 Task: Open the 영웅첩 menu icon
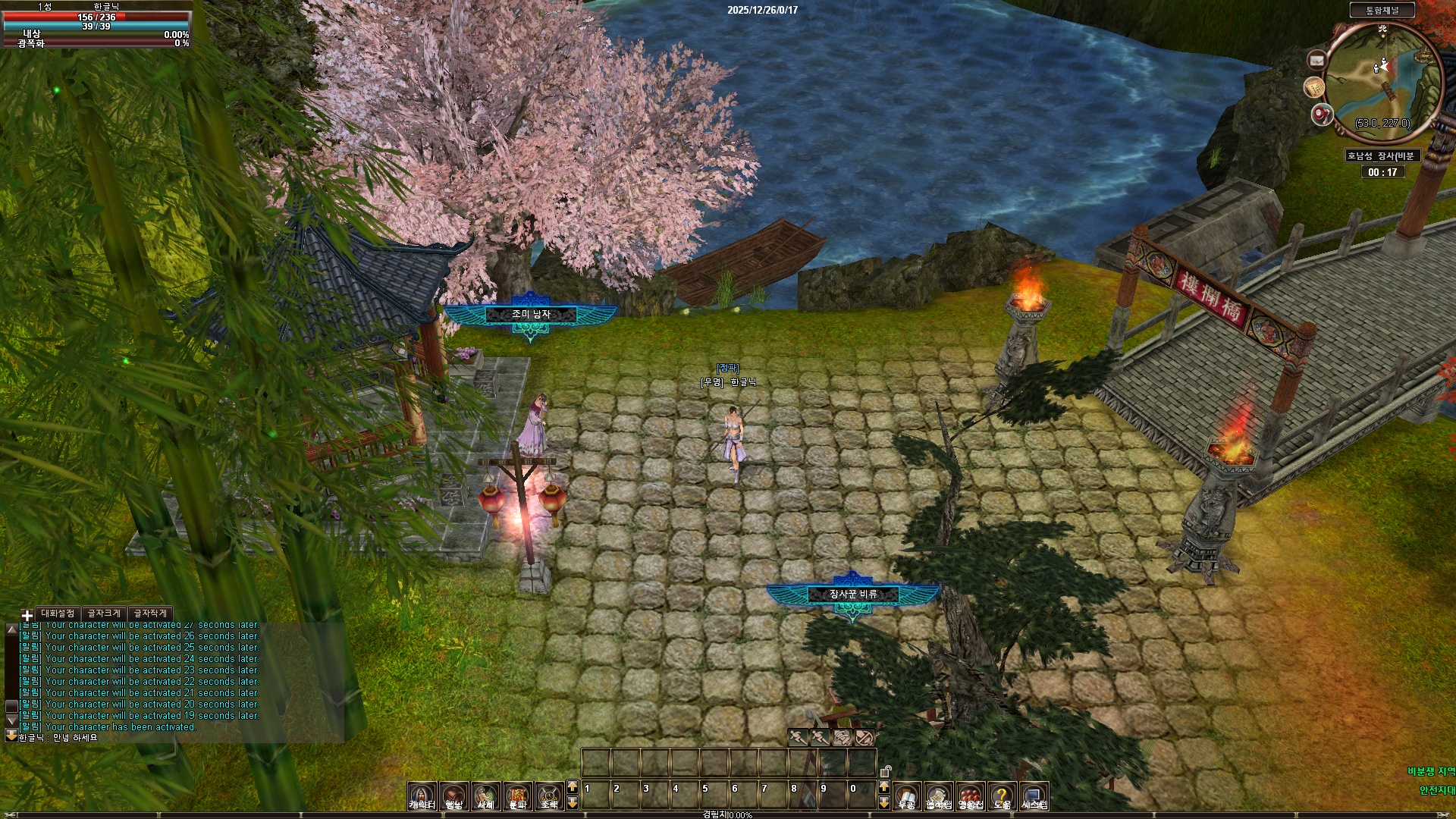tap(970, 795)
